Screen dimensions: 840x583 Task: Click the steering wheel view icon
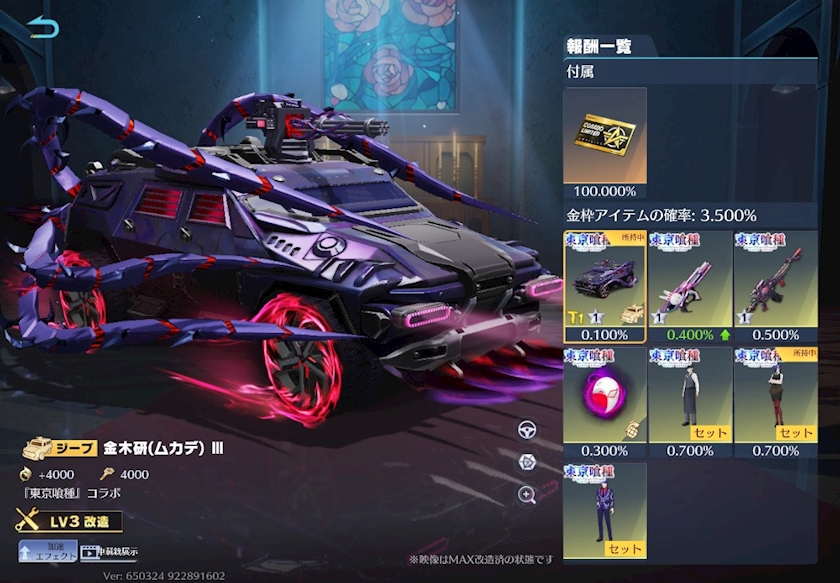(x=527, y=430)
